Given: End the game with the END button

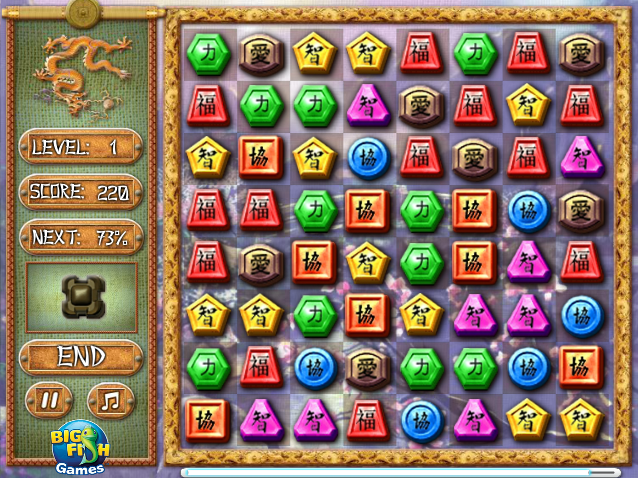Looking at the screenshot, I should click(x=81, y=357).
